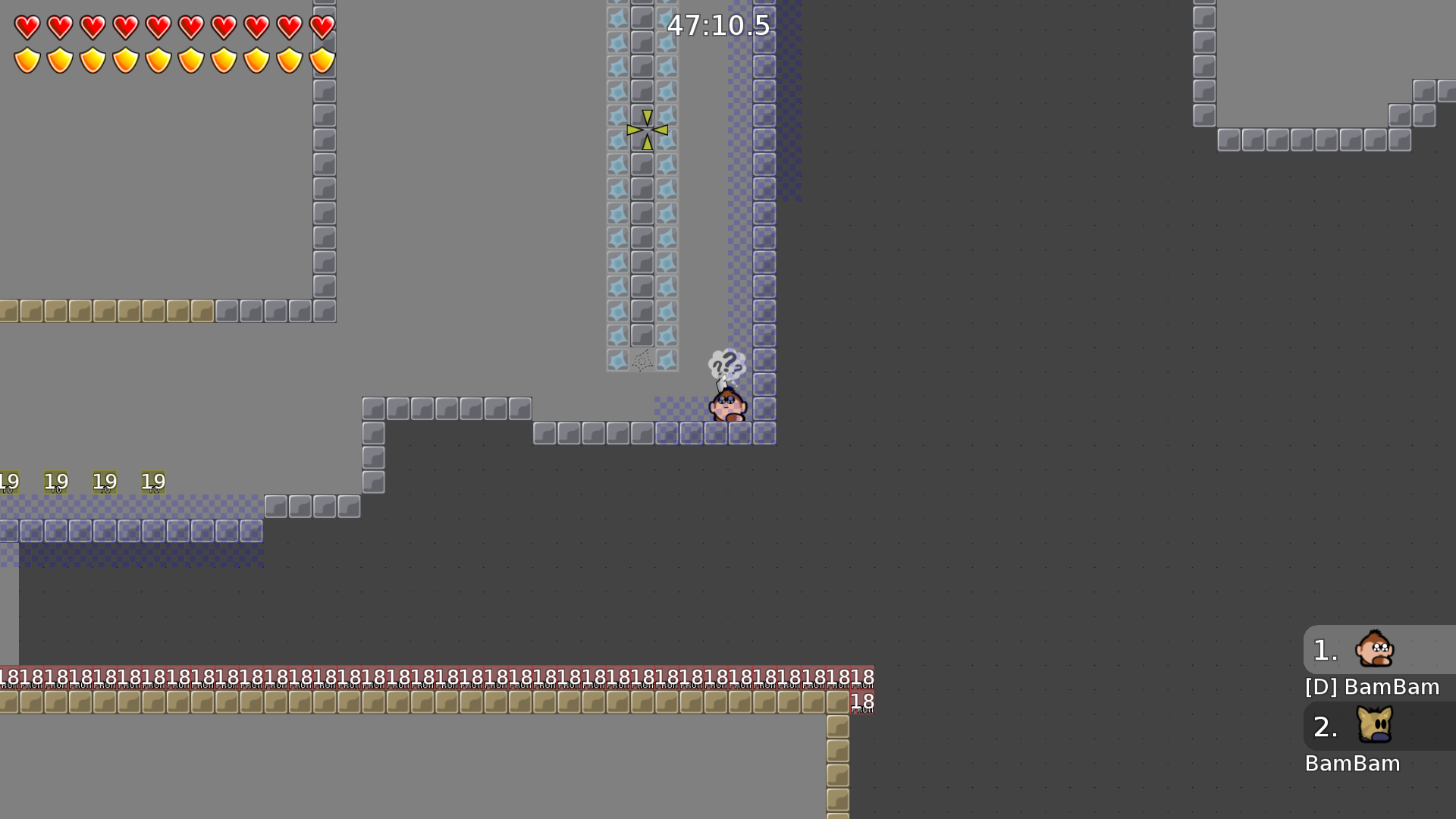
Task: Click the fifth red heart in the health row
Action: 157,28
